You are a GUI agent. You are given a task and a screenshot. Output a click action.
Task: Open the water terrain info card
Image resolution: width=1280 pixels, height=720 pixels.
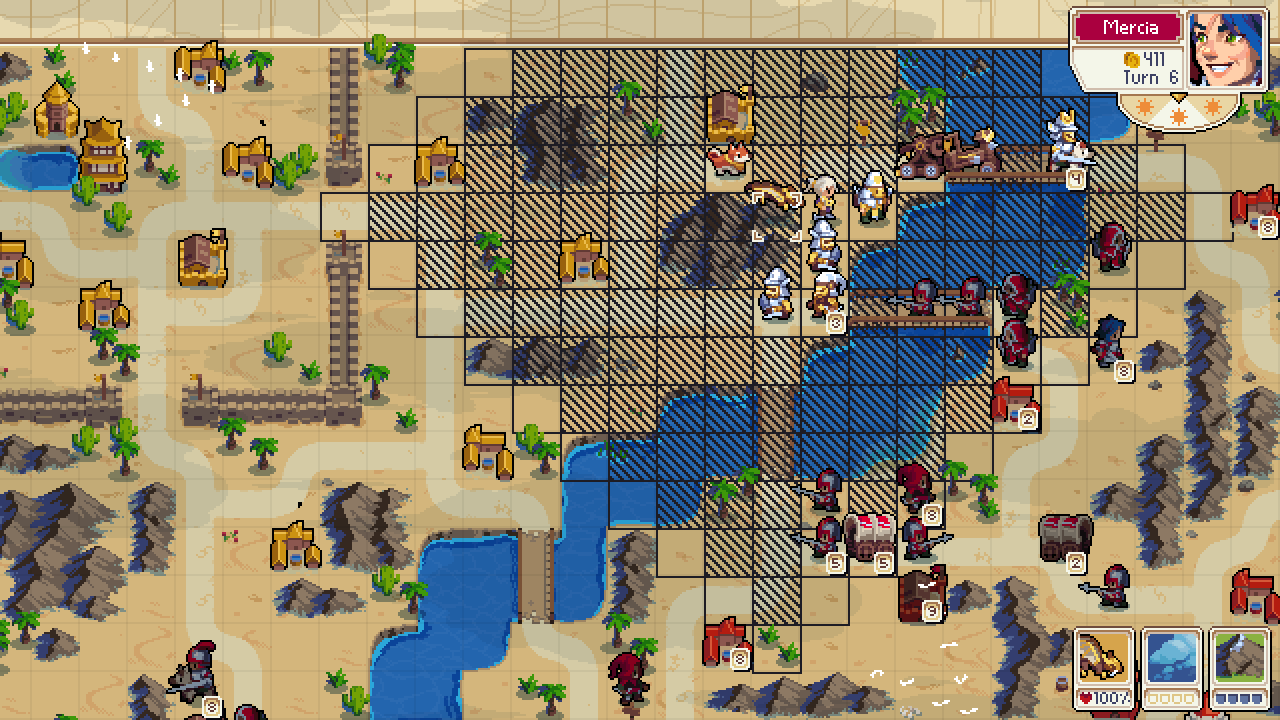[x=1172, y=655]
